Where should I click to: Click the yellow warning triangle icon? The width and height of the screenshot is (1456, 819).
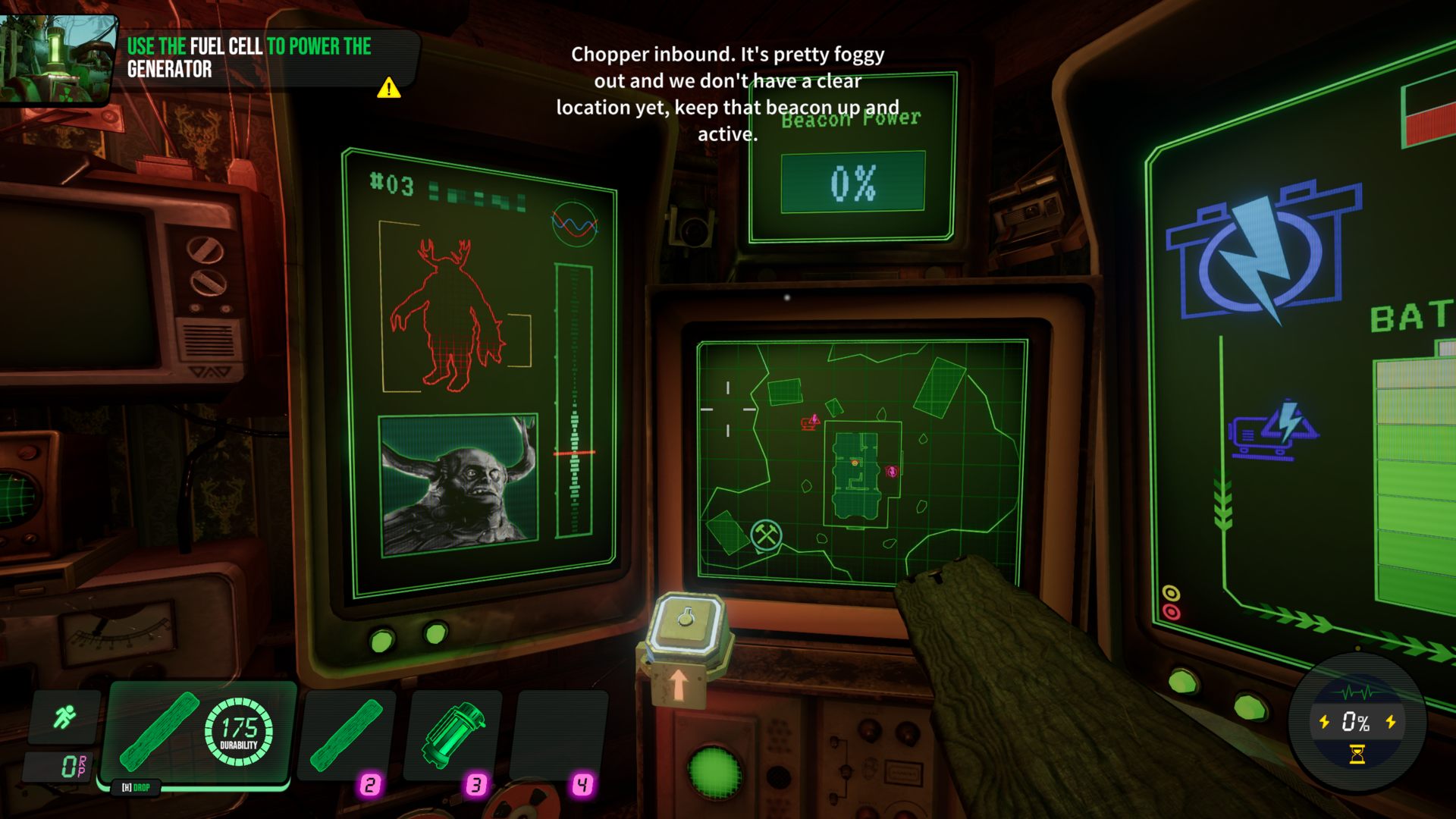click(x=389, y=88)
